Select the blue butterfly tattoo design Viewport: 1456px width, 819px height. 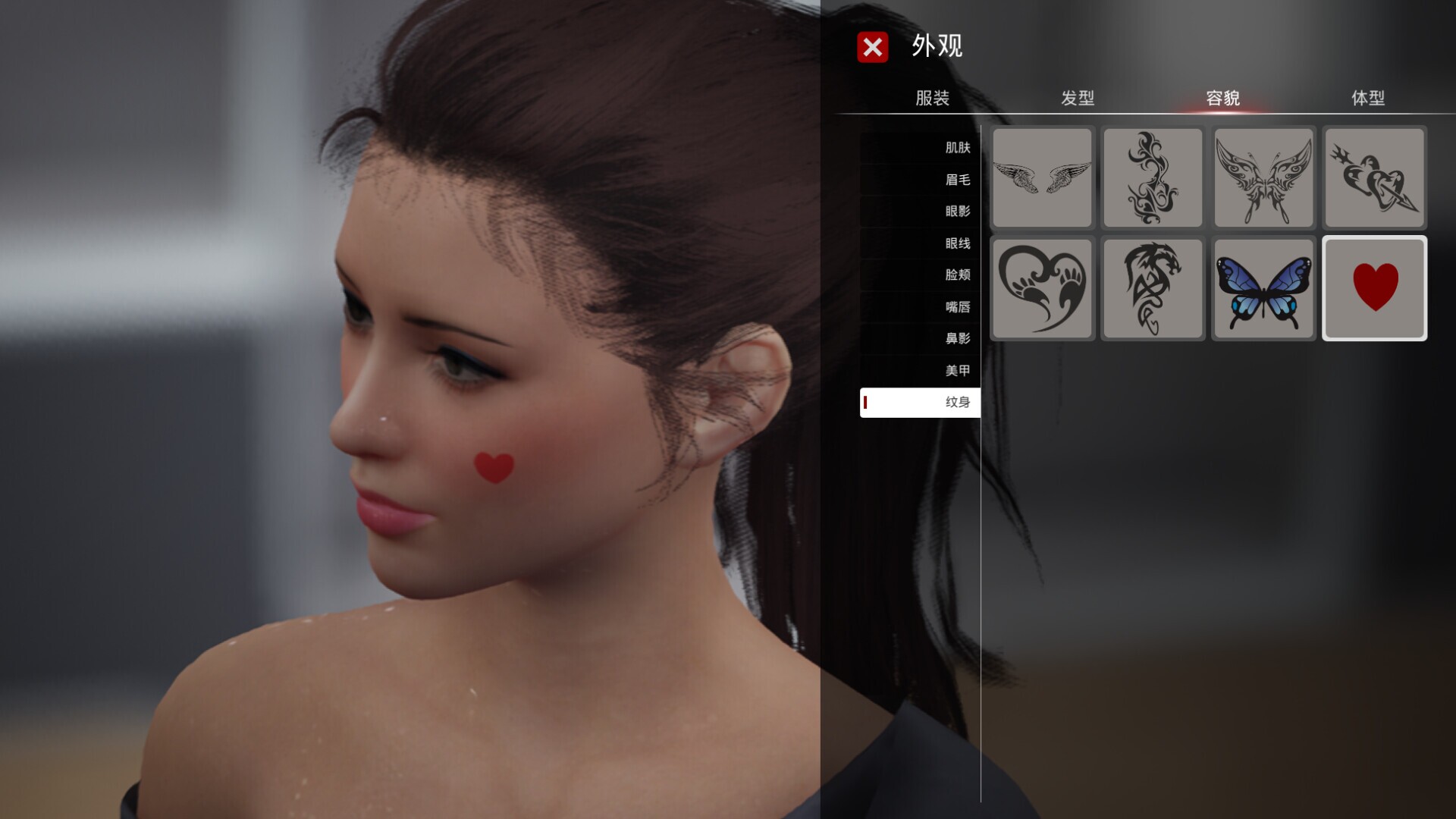coord(1263,289)
